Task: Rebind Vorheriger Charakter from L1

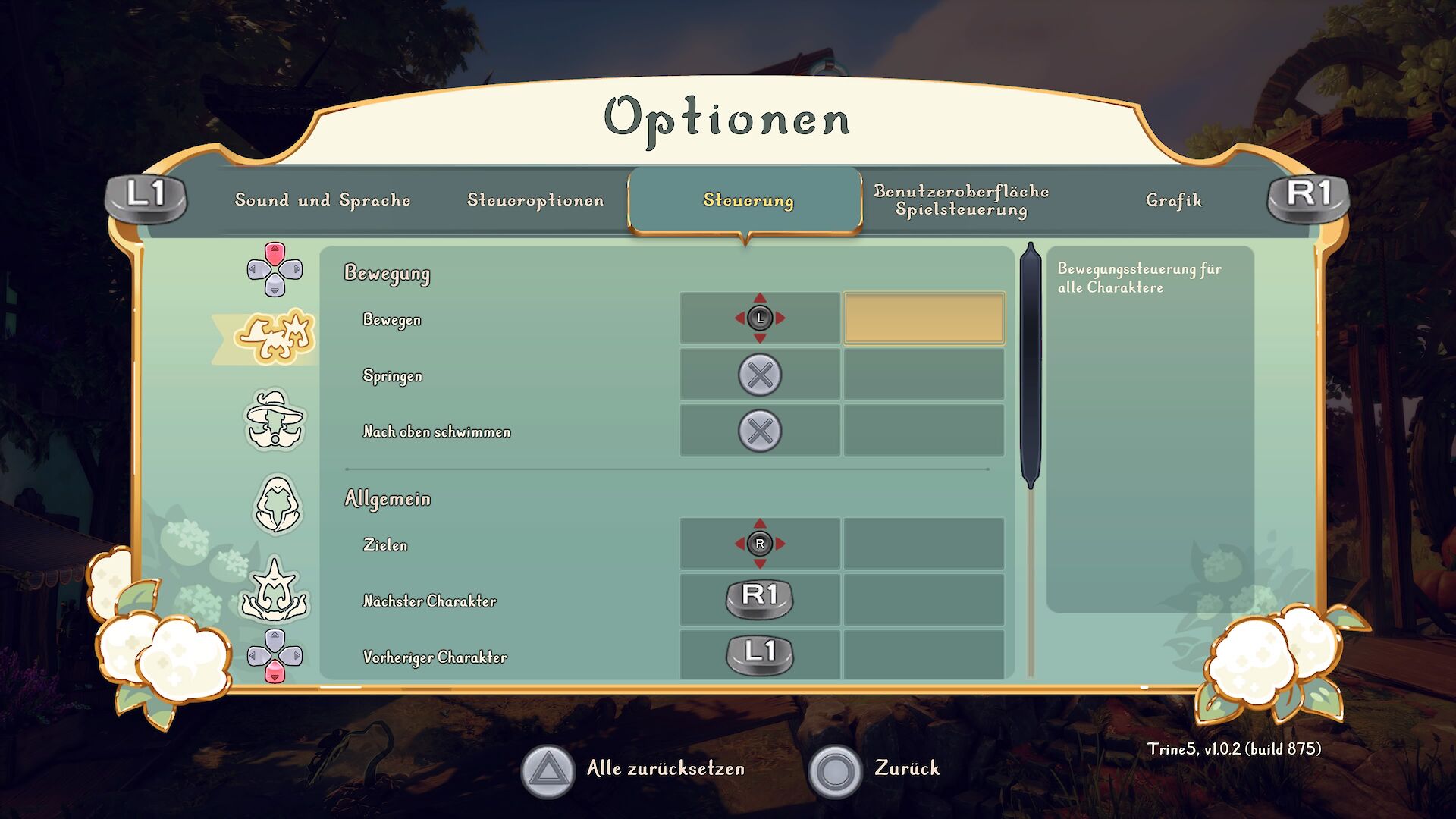Action: (x=760, y=654)
